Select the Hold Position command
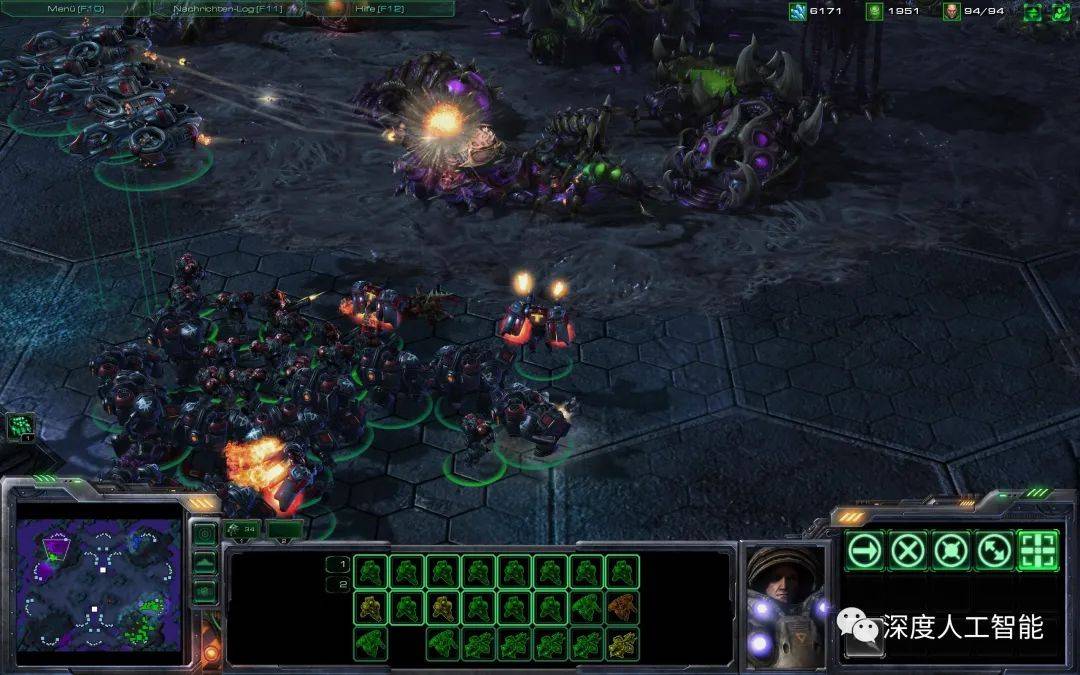 (952, 550)
